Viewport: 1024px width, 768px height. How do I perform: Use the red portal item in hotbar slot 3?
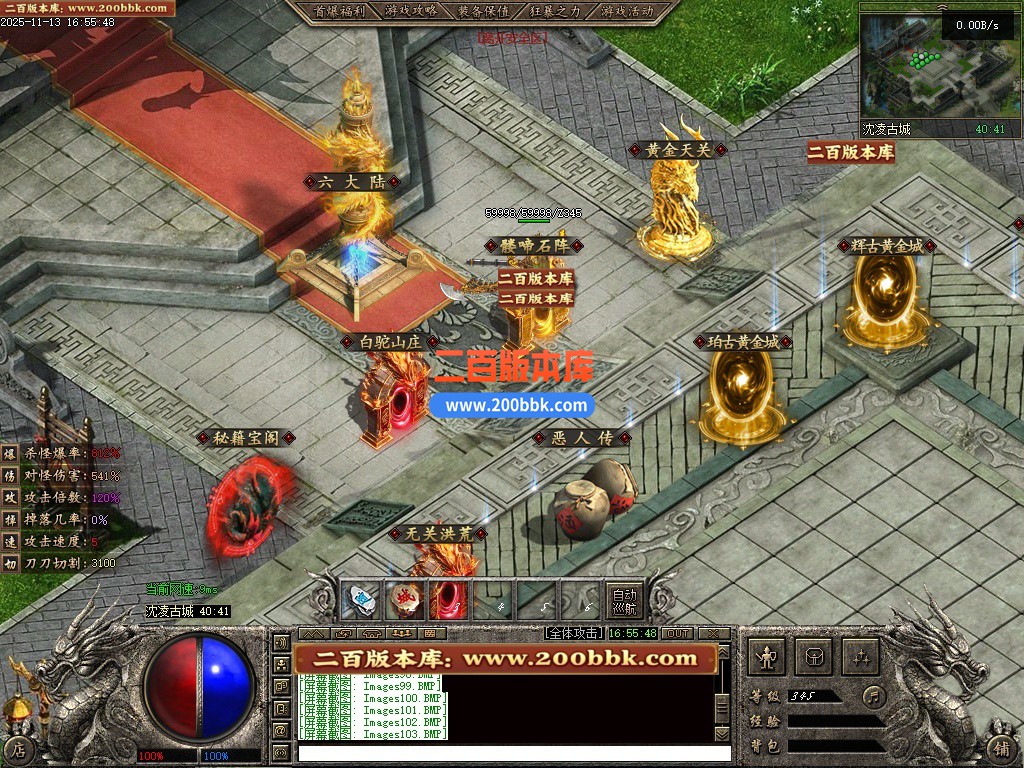(448, 600)
